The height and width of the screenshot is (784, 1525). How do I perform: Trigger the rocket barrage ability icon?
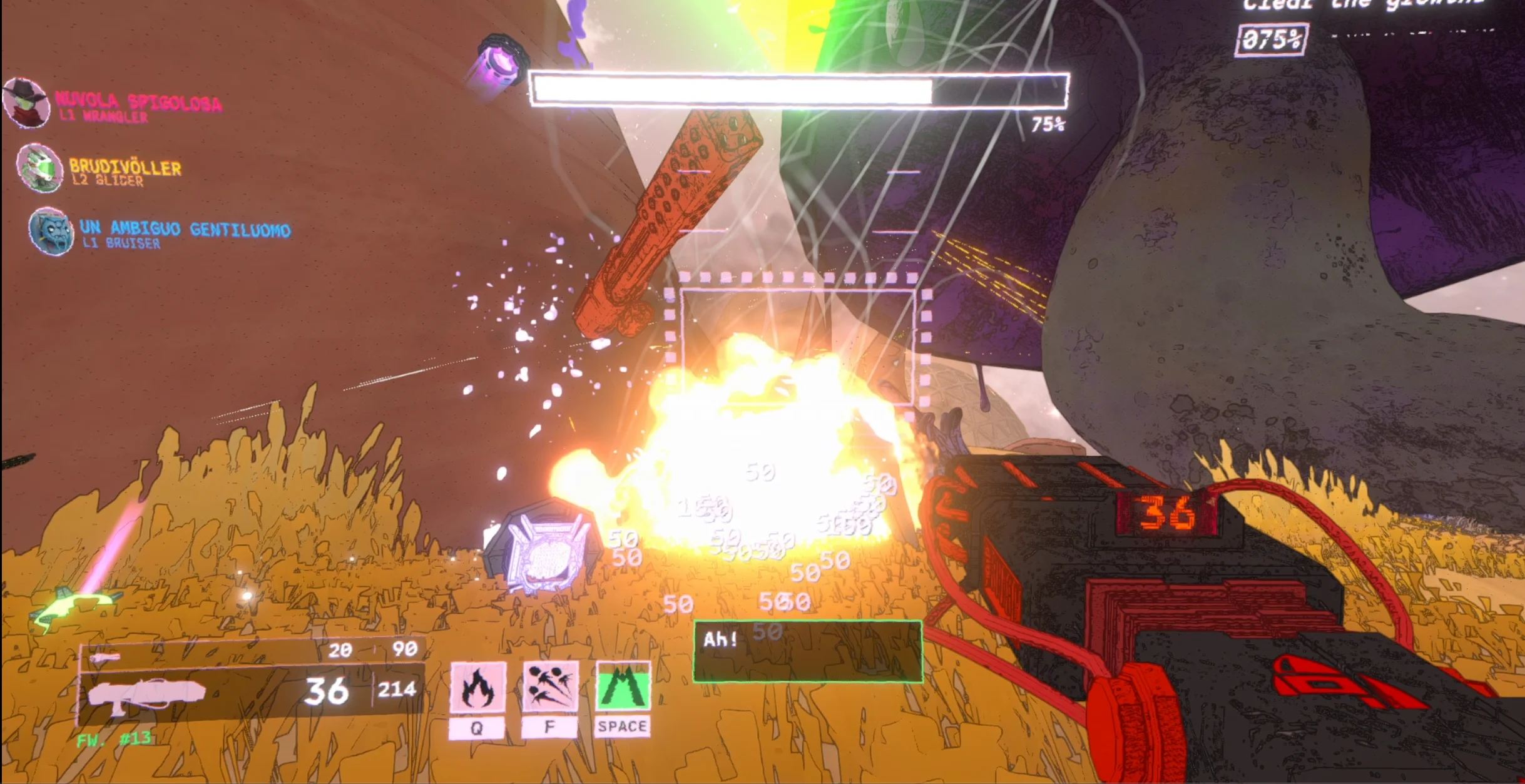[550, 686]
